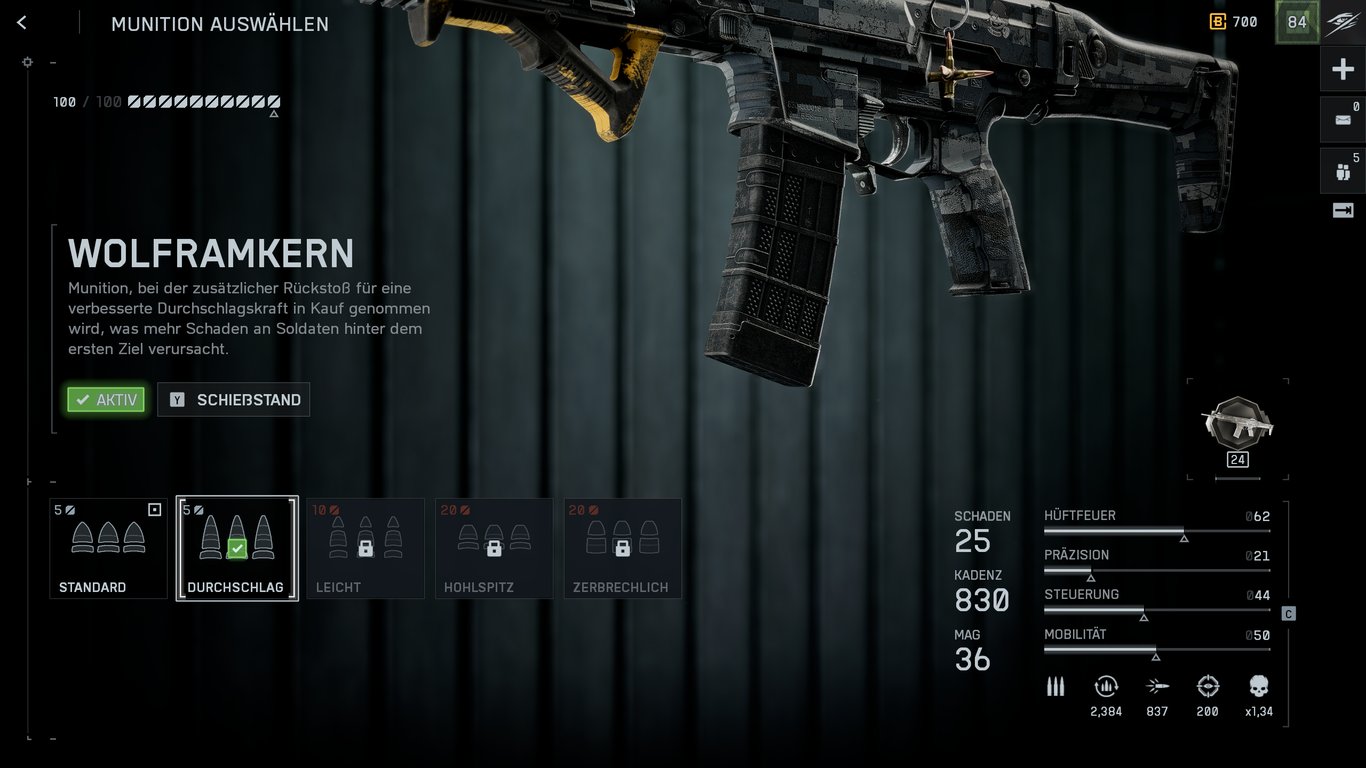Click the back arrow to leave ammo selection
This screenshot has width=1366, height=768.
pyautogui.click(x=21, y=22)
